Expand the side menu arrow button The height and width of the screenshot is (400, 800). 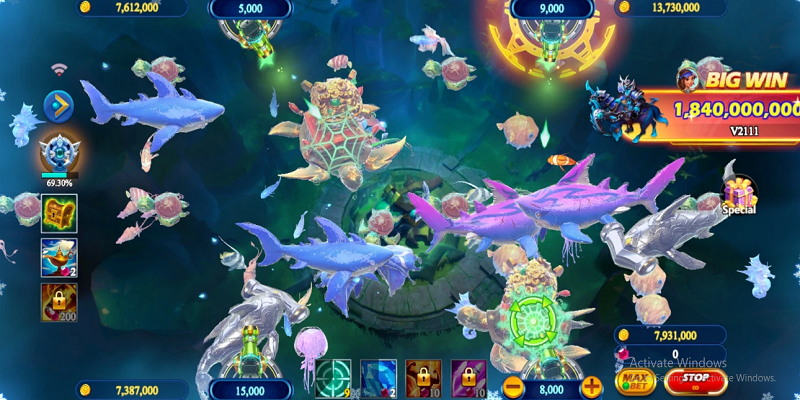click(58, 104)
